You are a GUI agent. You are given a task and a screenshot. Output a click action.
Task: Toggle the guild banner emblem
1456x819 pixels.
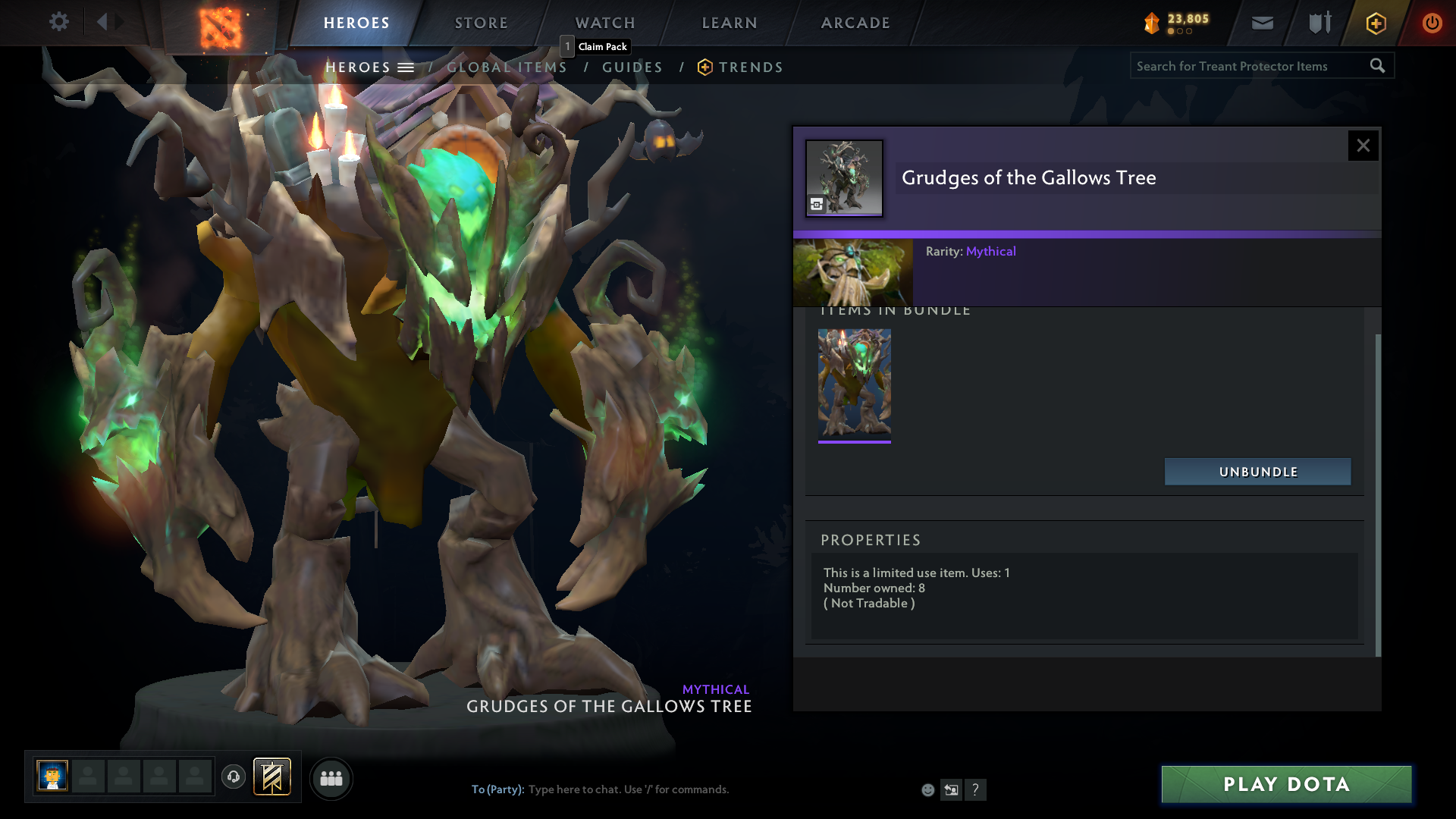[271, 777]
